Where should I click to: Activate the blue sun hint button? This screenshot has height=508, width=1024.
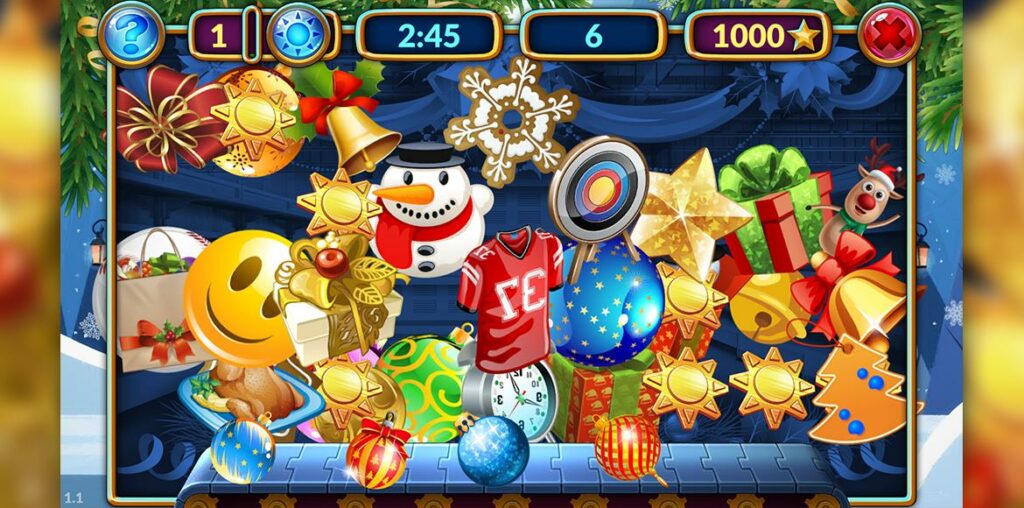tap(298, 35)
